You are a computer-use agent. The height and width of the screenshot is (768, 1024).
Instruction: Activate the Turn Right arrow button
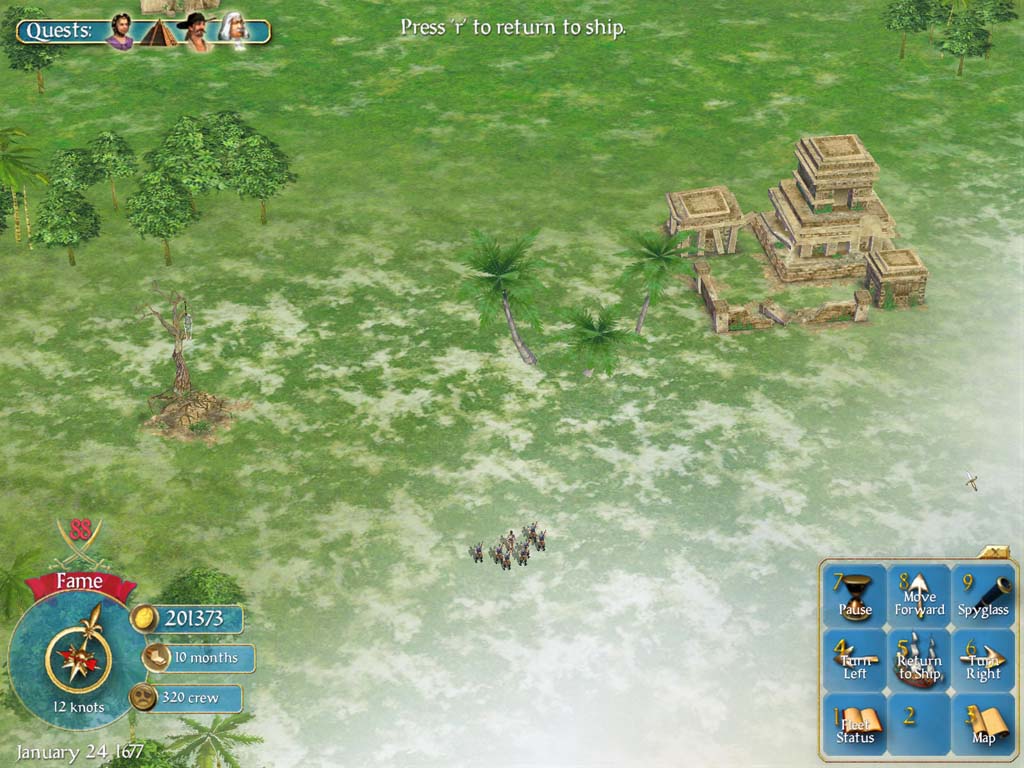[983, 660]
